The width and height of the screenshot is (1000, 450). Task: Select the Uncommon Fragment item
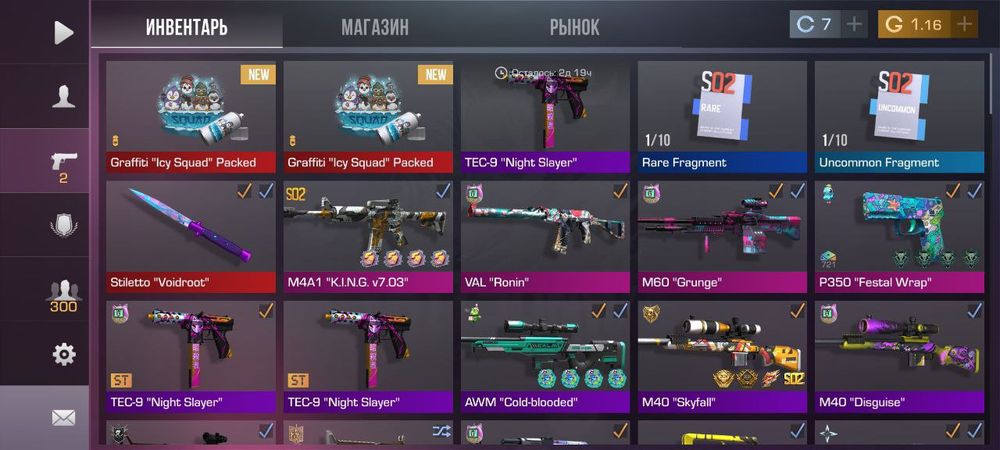pyautogui.click(x=898, y=116)
